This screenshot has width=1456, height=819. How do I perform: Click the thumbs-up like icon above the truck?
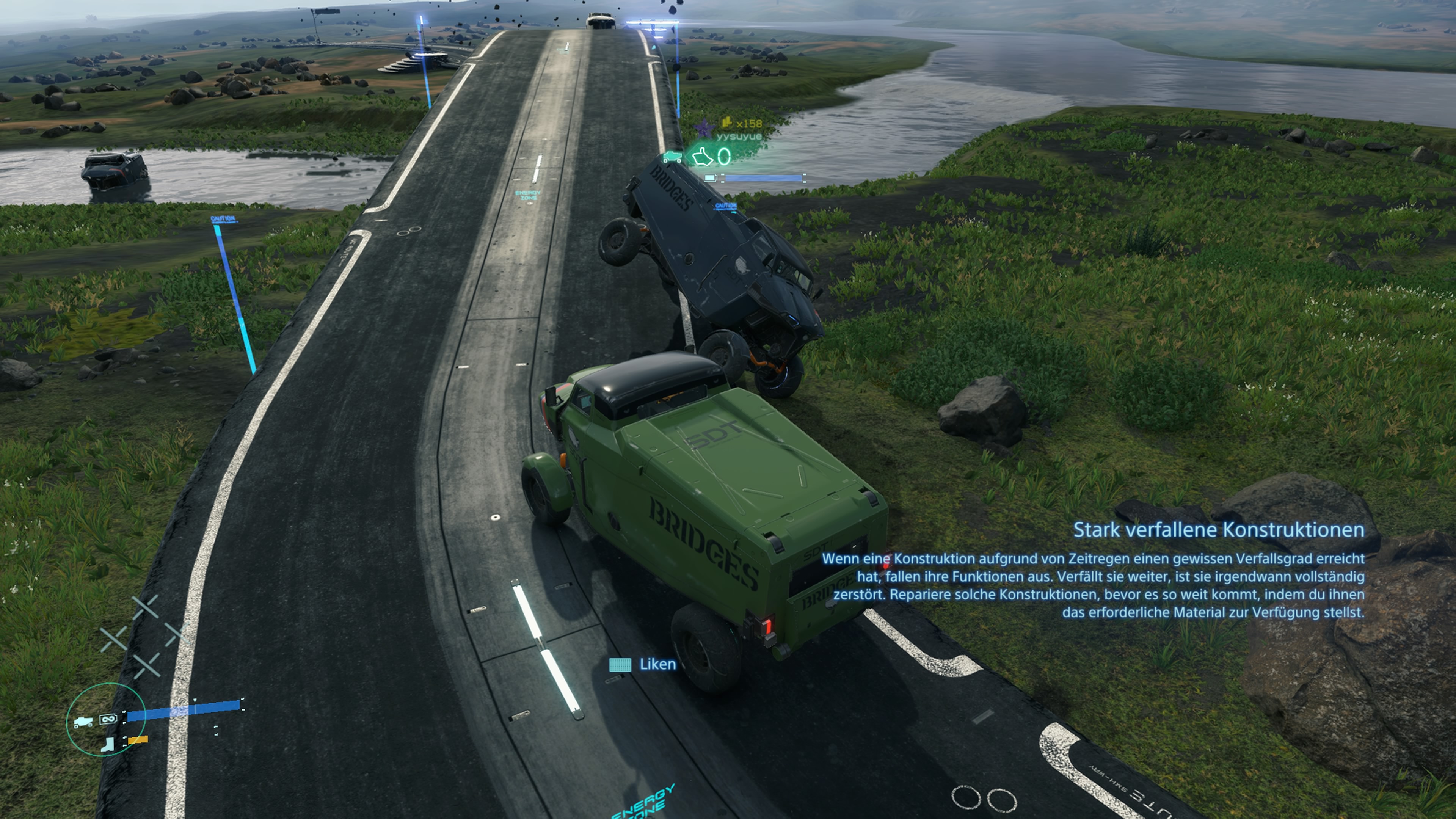703,156
